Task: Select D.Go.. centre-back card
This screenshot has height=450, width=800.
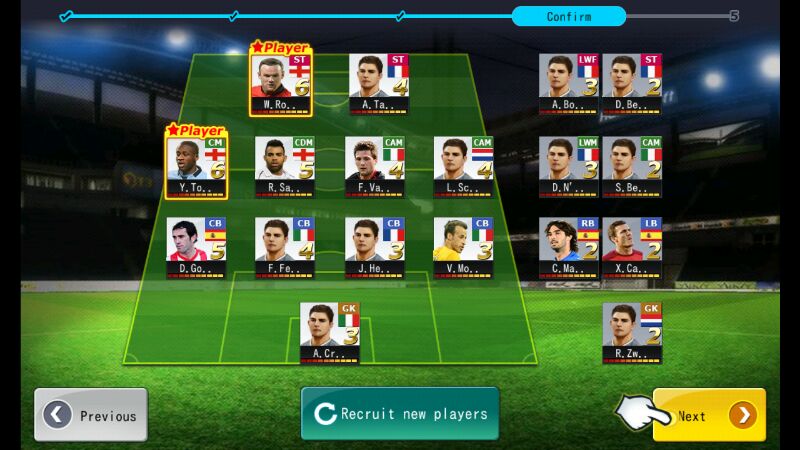Action: (x=197, y=248)
